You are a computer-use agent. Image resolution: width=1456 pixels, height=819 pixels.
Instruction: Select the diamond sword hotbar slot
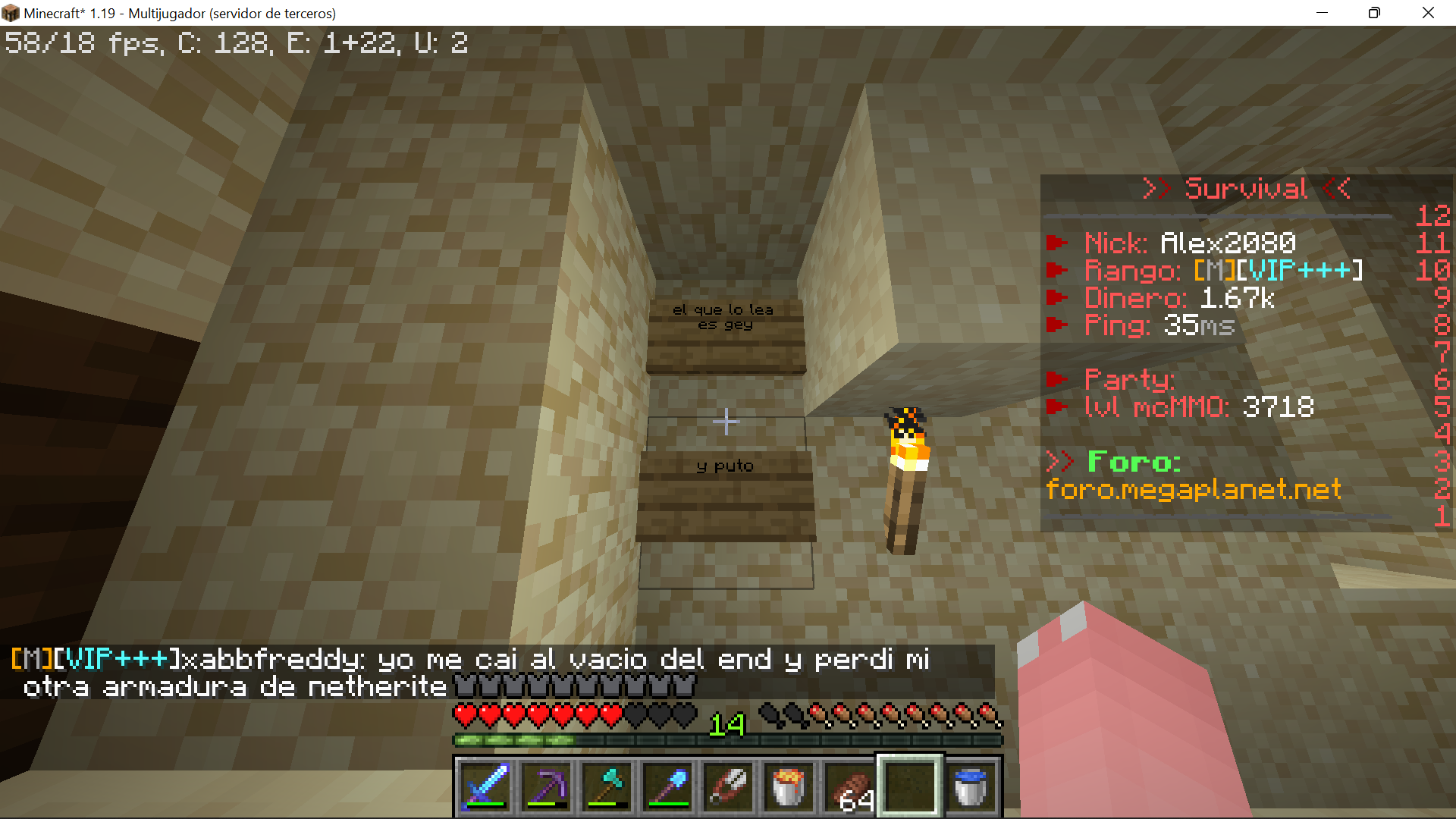click(485, 786)
